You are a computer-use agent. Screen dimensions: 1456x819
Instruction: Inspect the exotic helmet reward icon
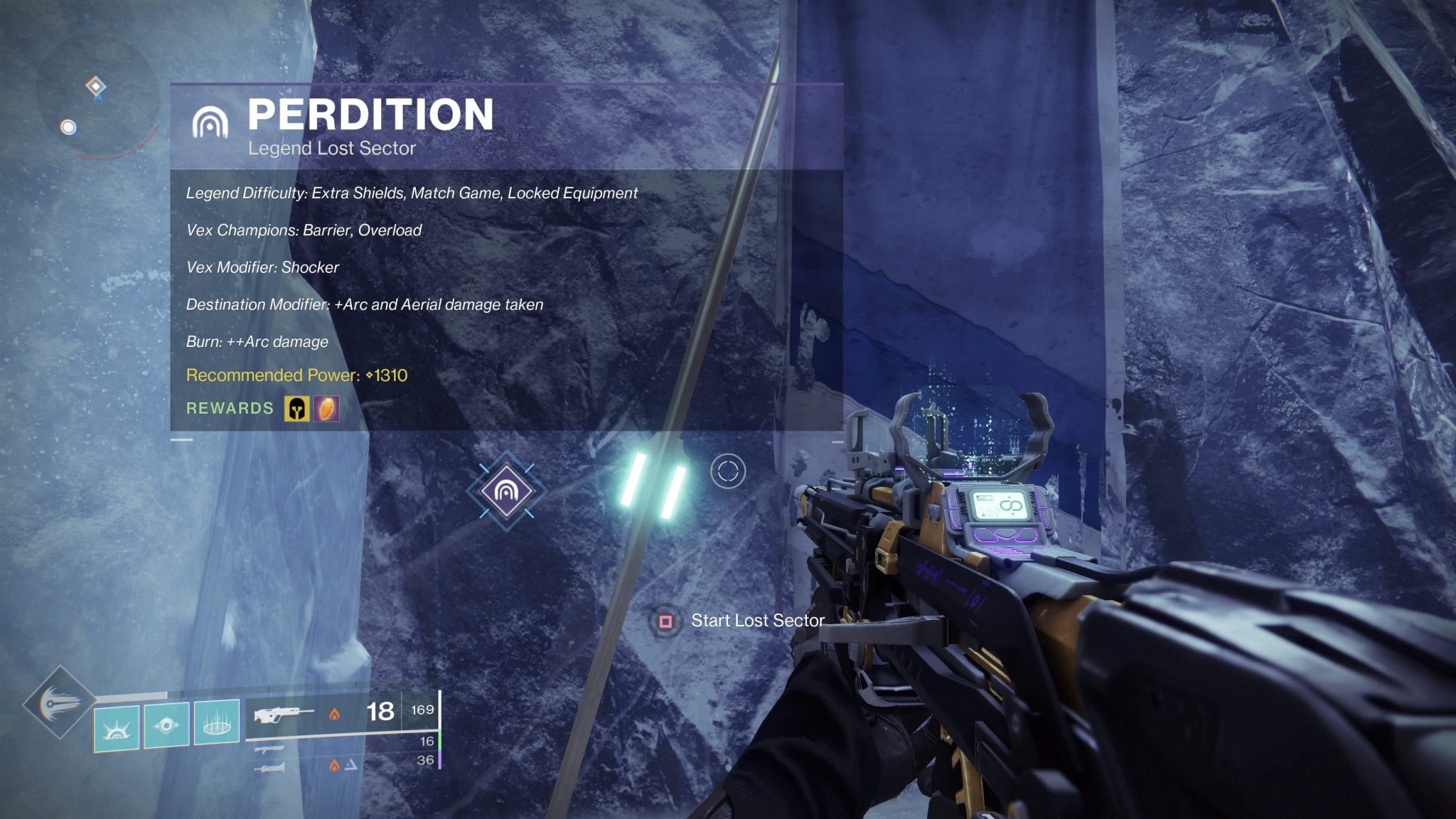(296, 409)
